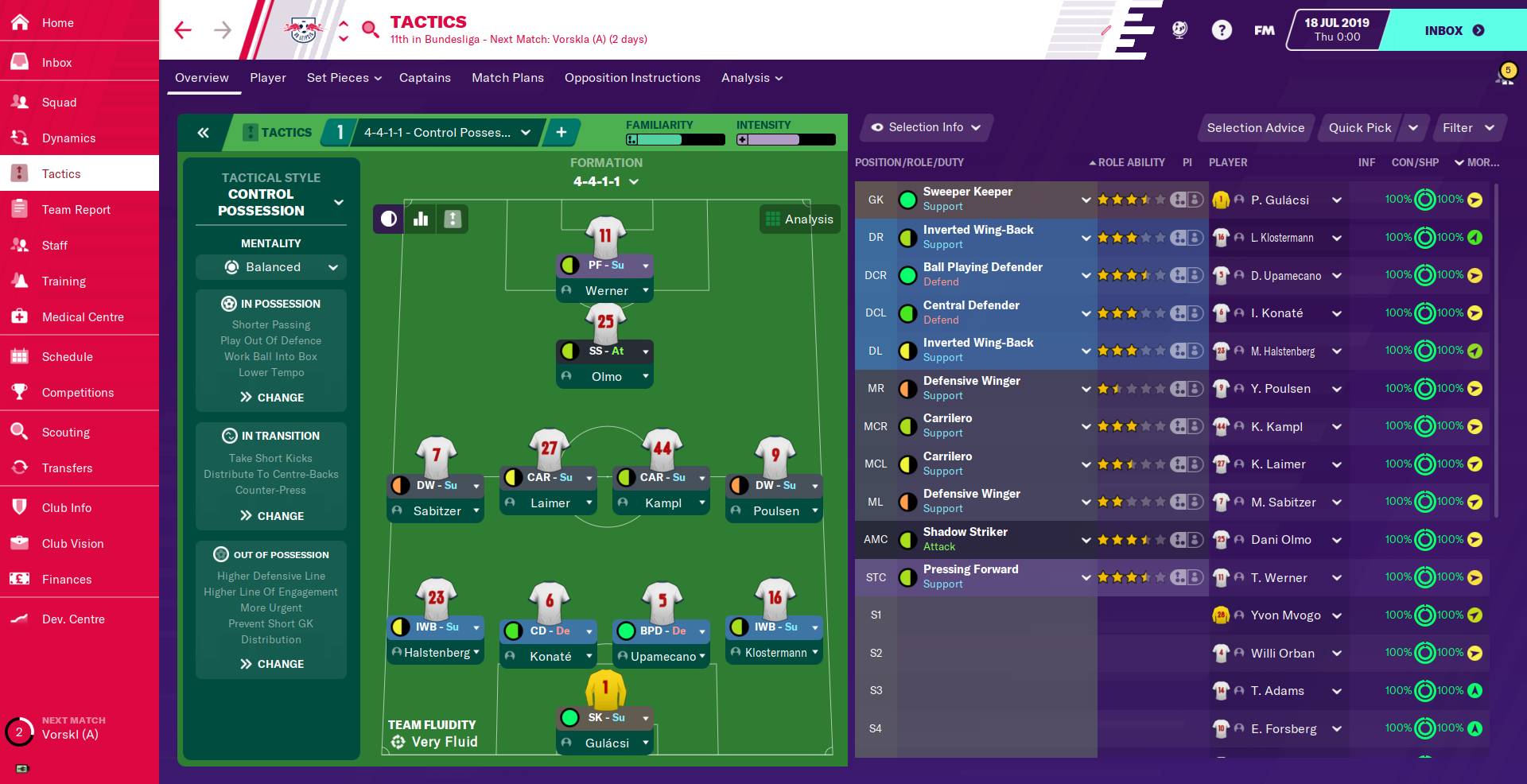Image resolution: width=1527 pixels, height=784 pixels.
Task: Select the Yvon Mvogo substitute row
Action: (x=1285, y=615)
